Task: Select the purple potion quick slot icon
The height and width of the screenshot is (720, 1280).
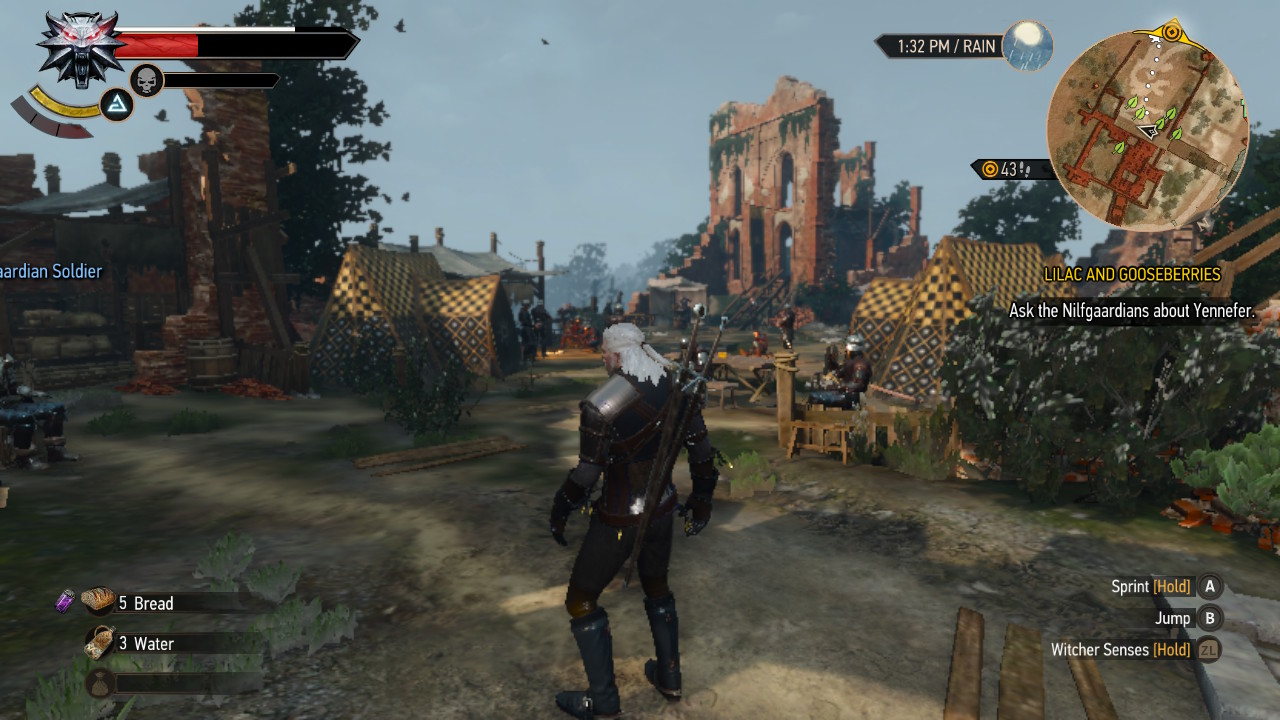Action: (x=65, y=601)
